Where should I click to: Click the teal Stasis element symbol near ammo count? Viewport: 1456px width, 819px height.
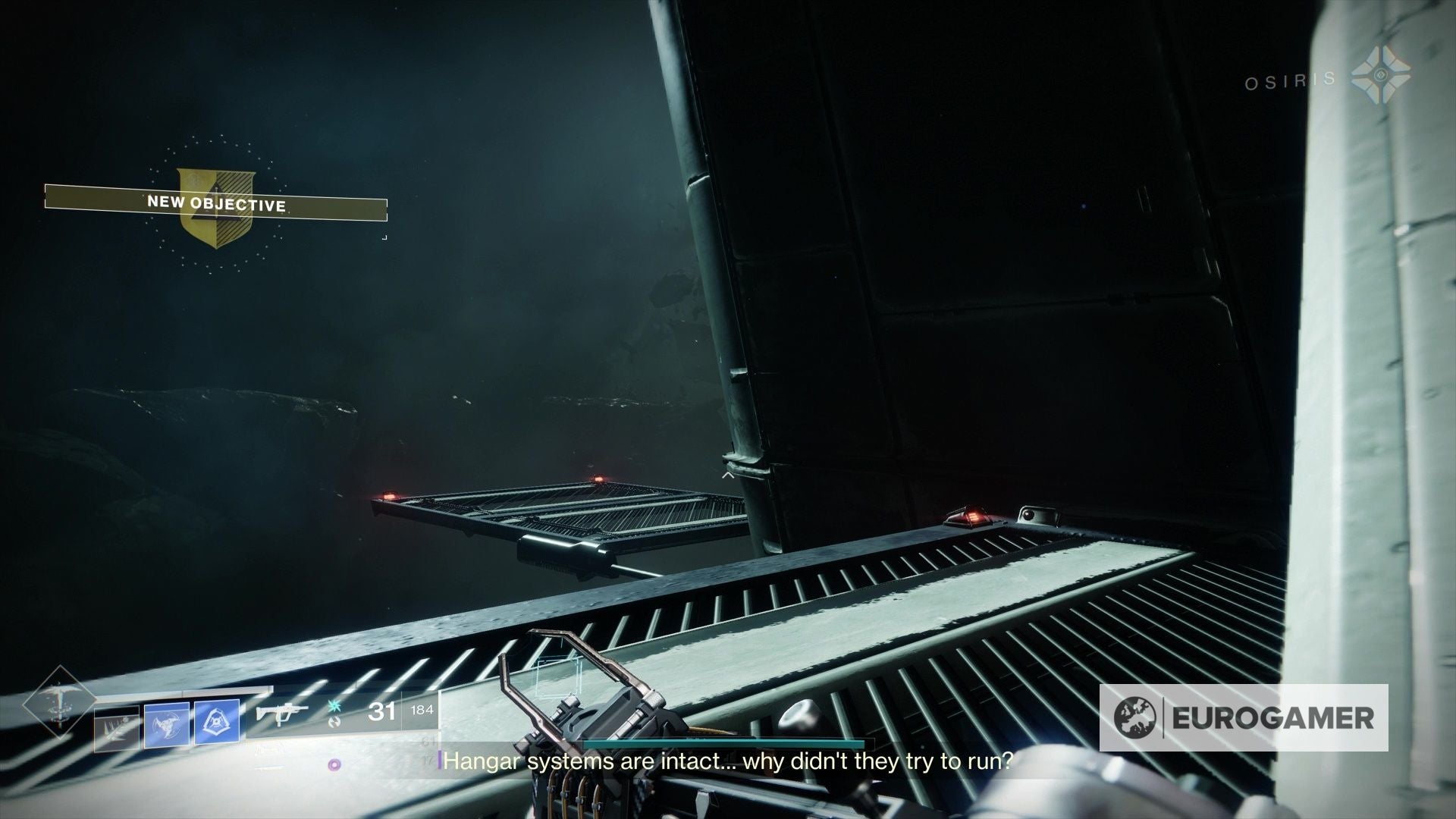coord(334,707)
